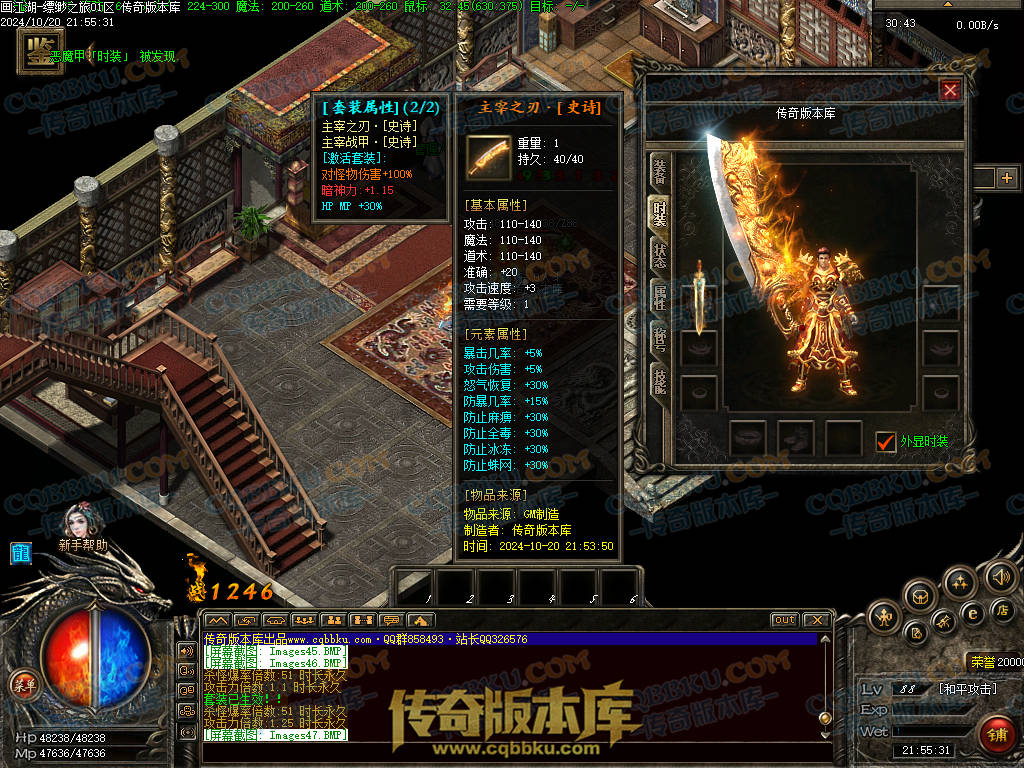Click the chat bar 'out' button
This screenshot has height=768, width=1024.
pos(785,620)
